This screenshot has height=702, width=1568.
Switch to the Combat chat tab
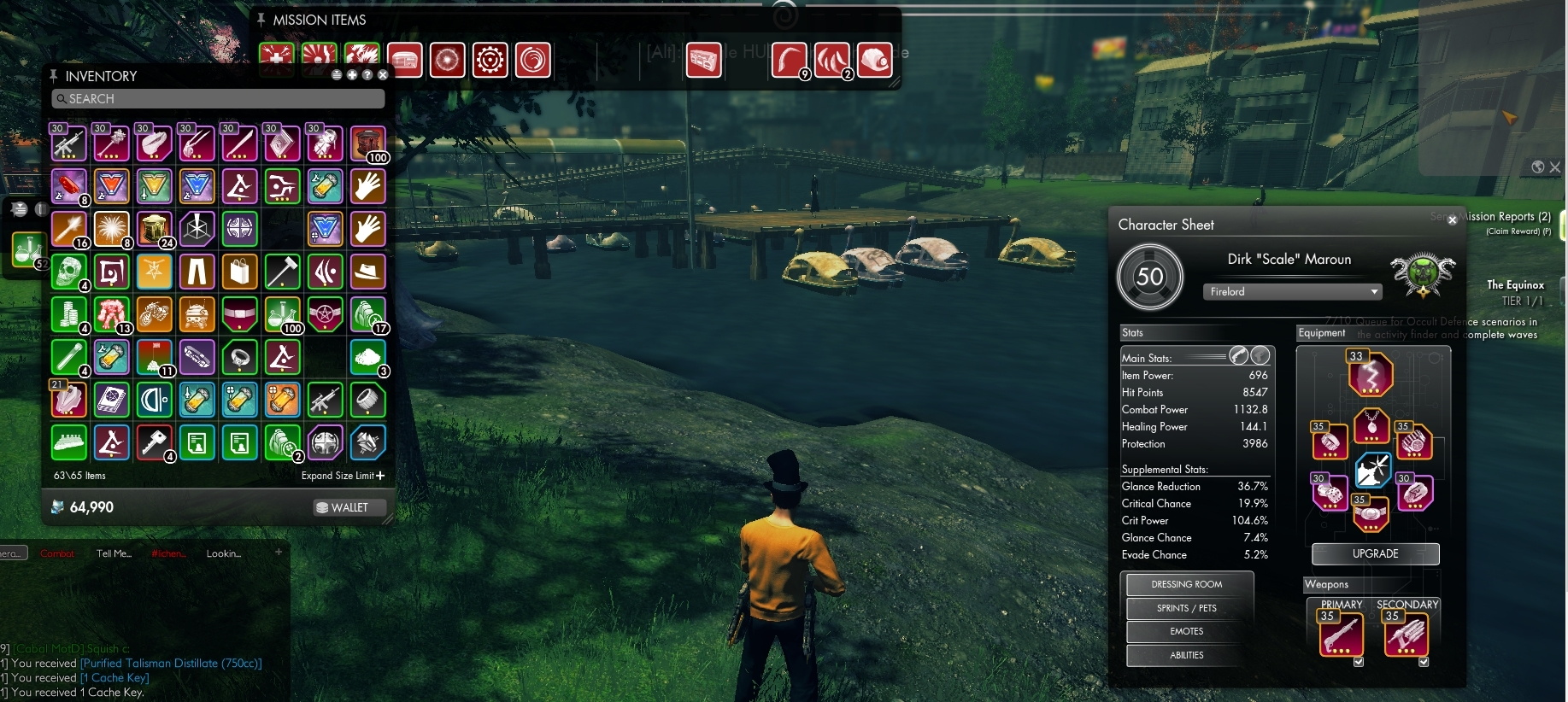[57, 553]
